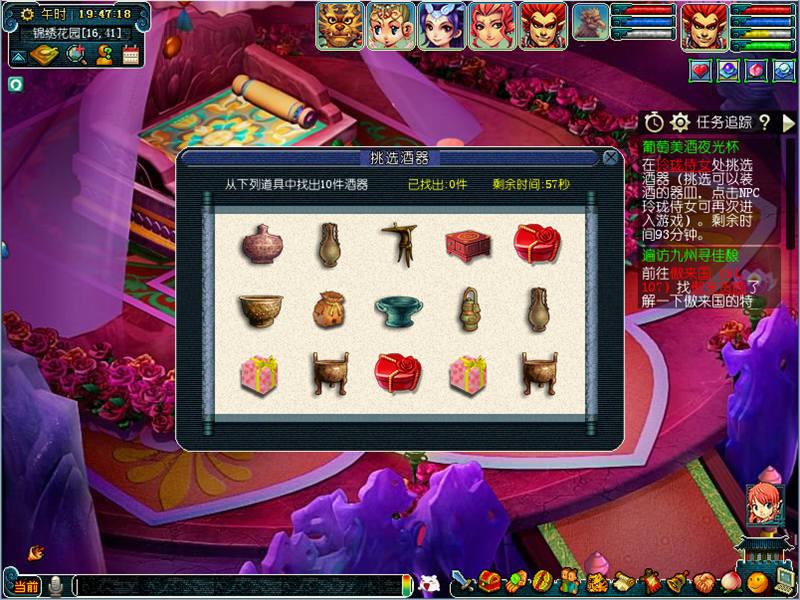Screen dimensions: 800x600
Task: Close the 挑选酒器 wine vessel window
Action: (x=610, y=158)
